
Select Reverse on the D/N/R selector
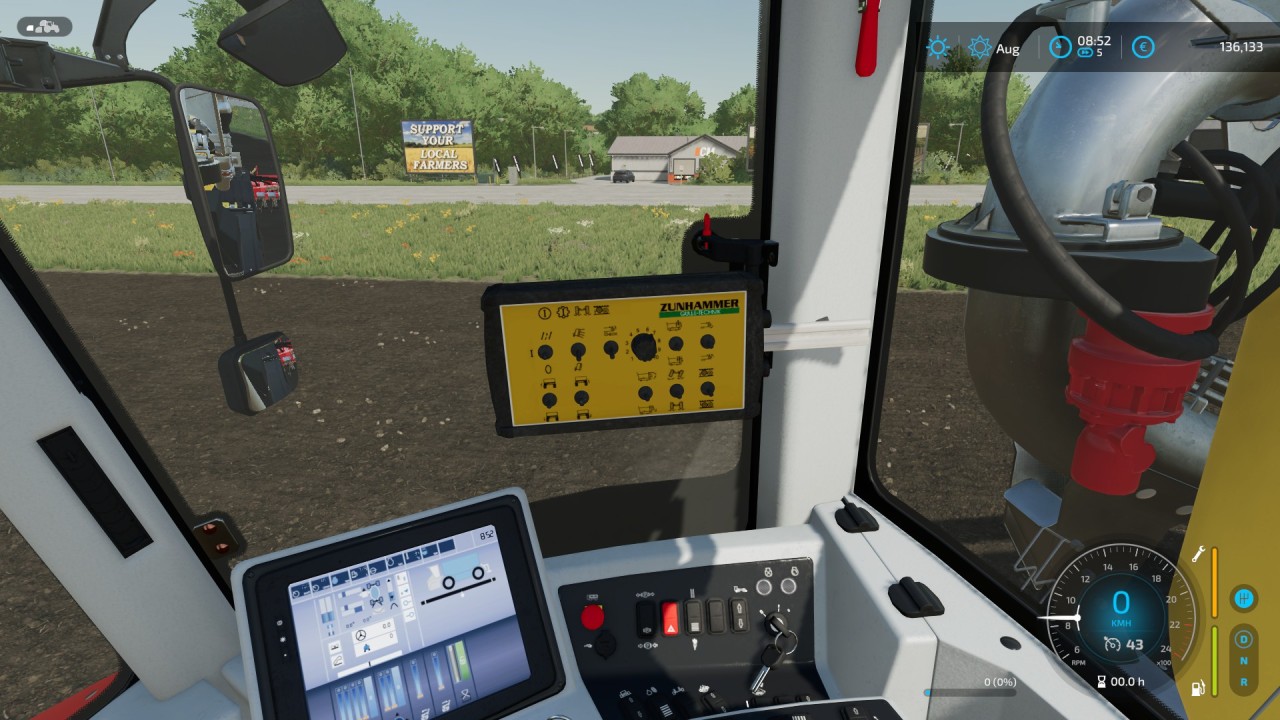click(x=1244, y=681)
